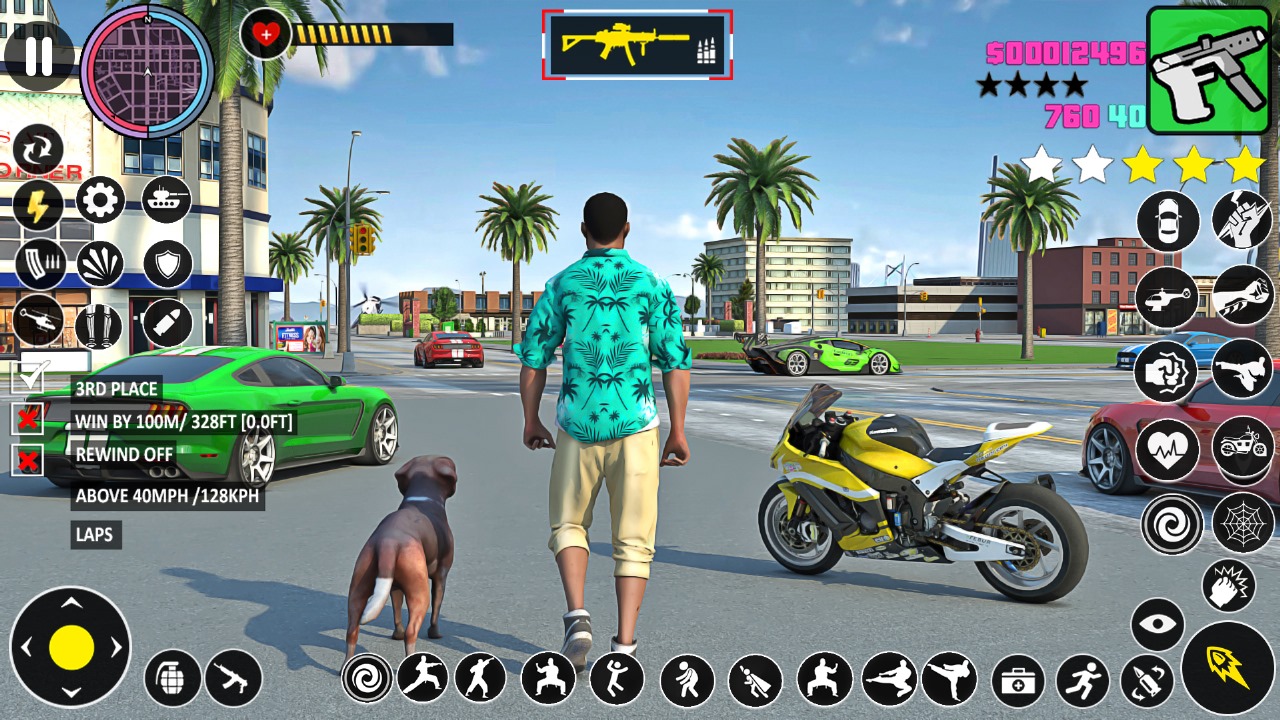Enable the shield protection icon
The width and height of the screenshot is (1280, 720).
tap(167, 264)
